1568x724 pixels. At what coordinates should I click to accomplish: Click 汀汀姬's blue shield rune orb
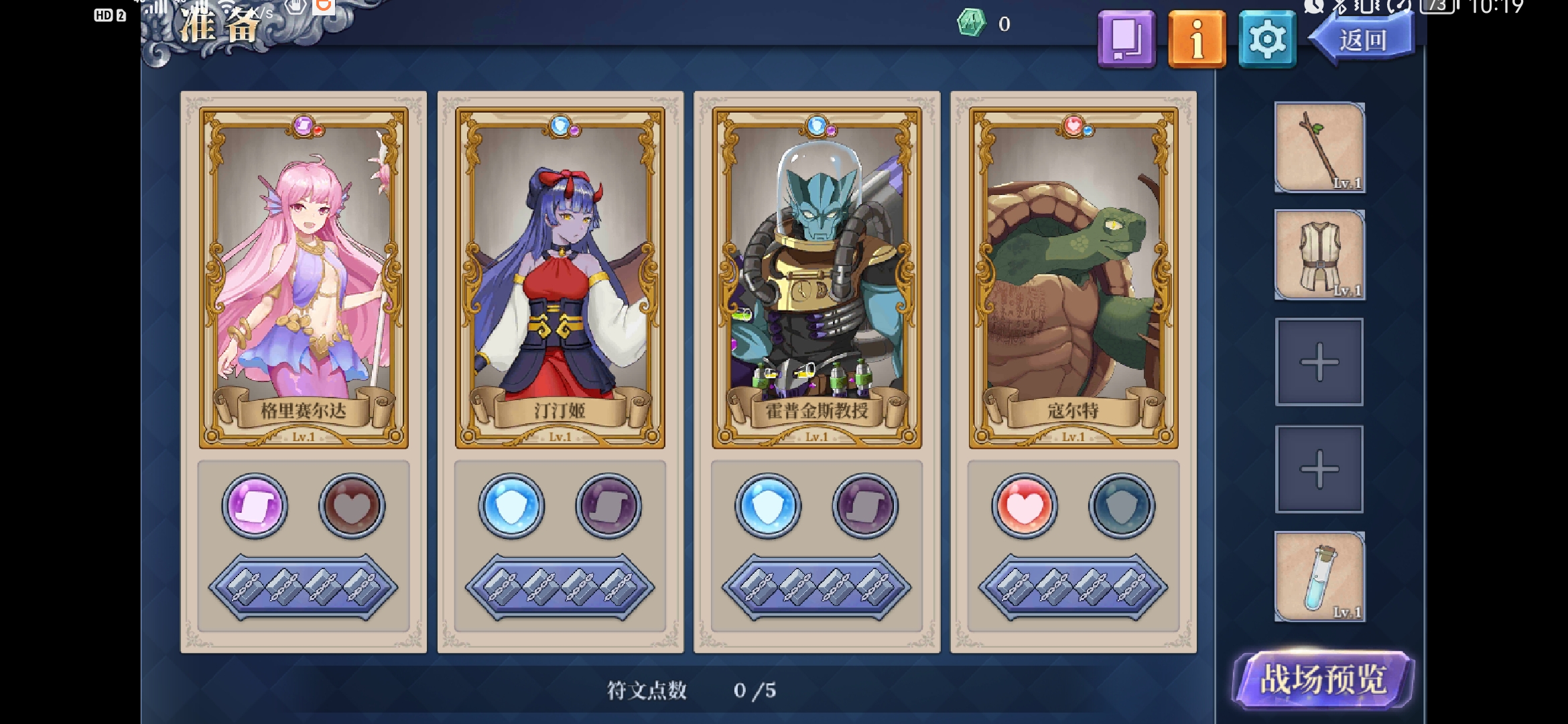pyautogui.click(x=511, y=506)
